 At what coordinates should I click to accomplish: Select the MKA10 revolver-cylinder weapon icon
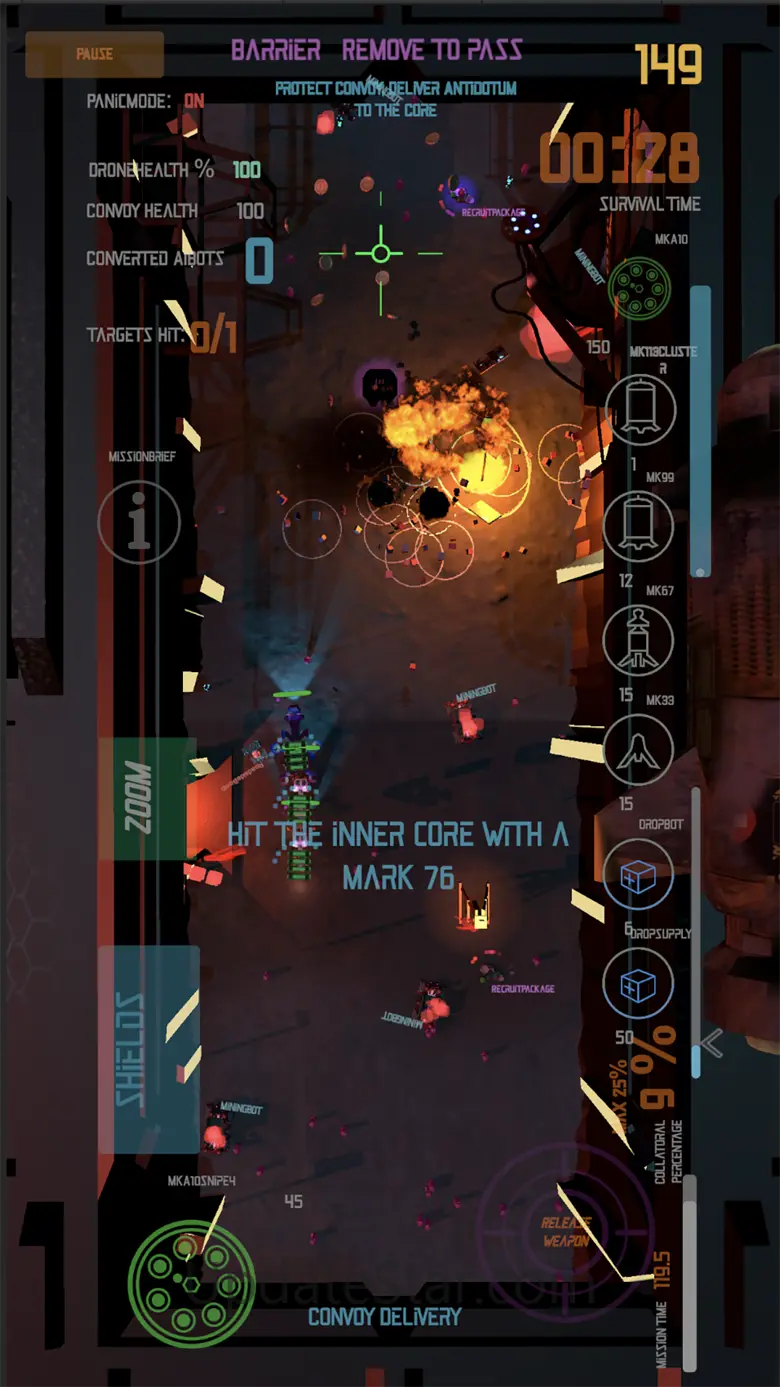click(x=639, y=287)
